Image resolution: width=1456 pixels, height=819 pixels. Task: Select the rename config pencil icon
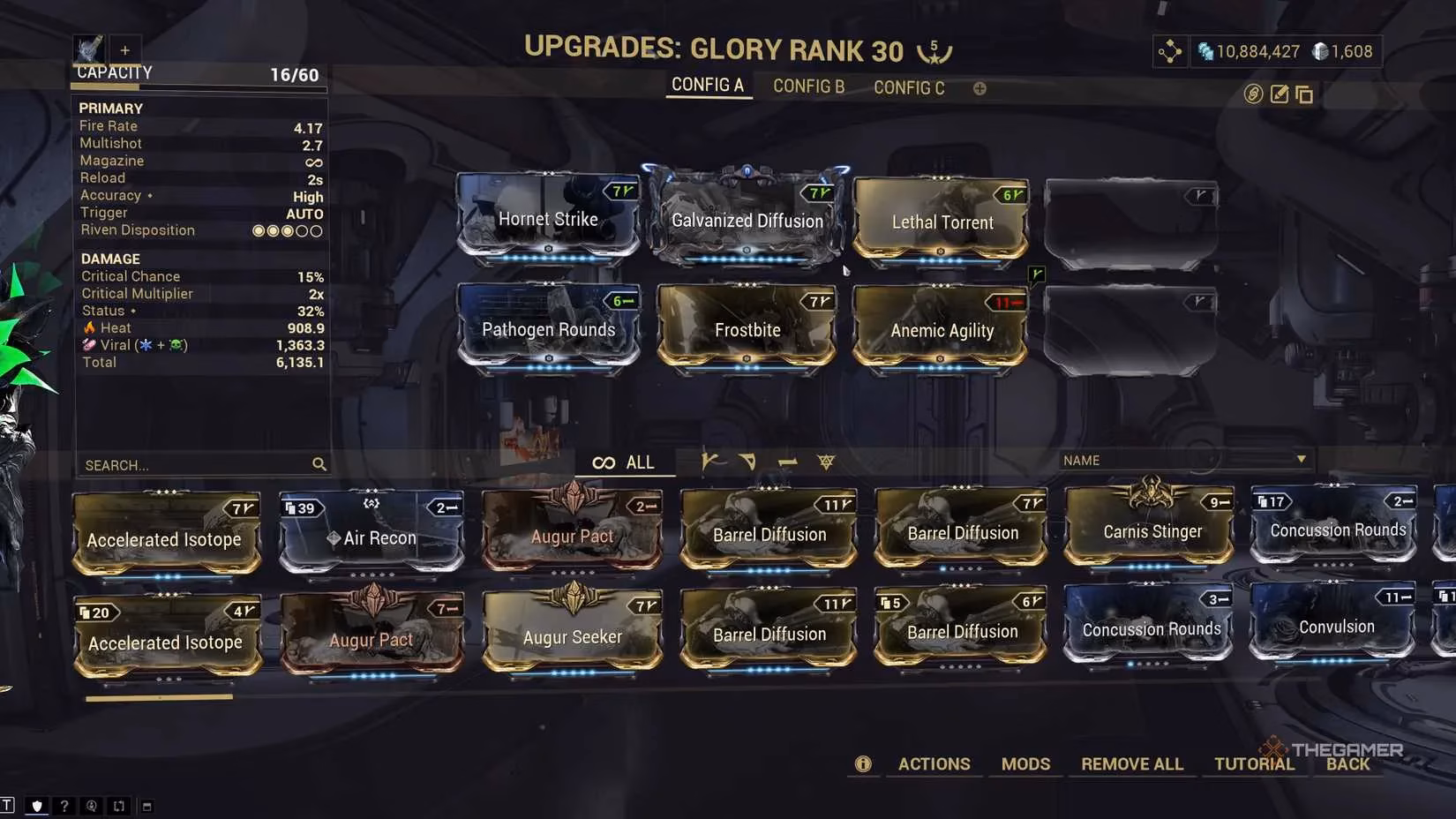point(1280,94)
